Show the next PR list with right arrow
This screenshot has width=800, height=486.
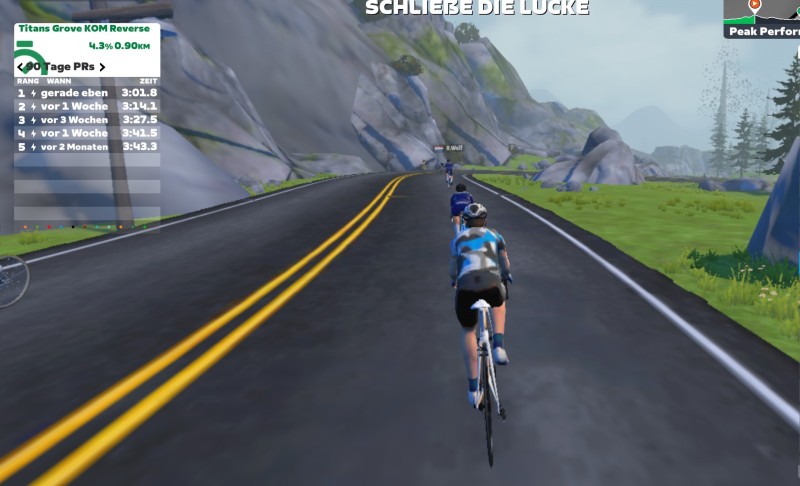(x=102, y=67)
